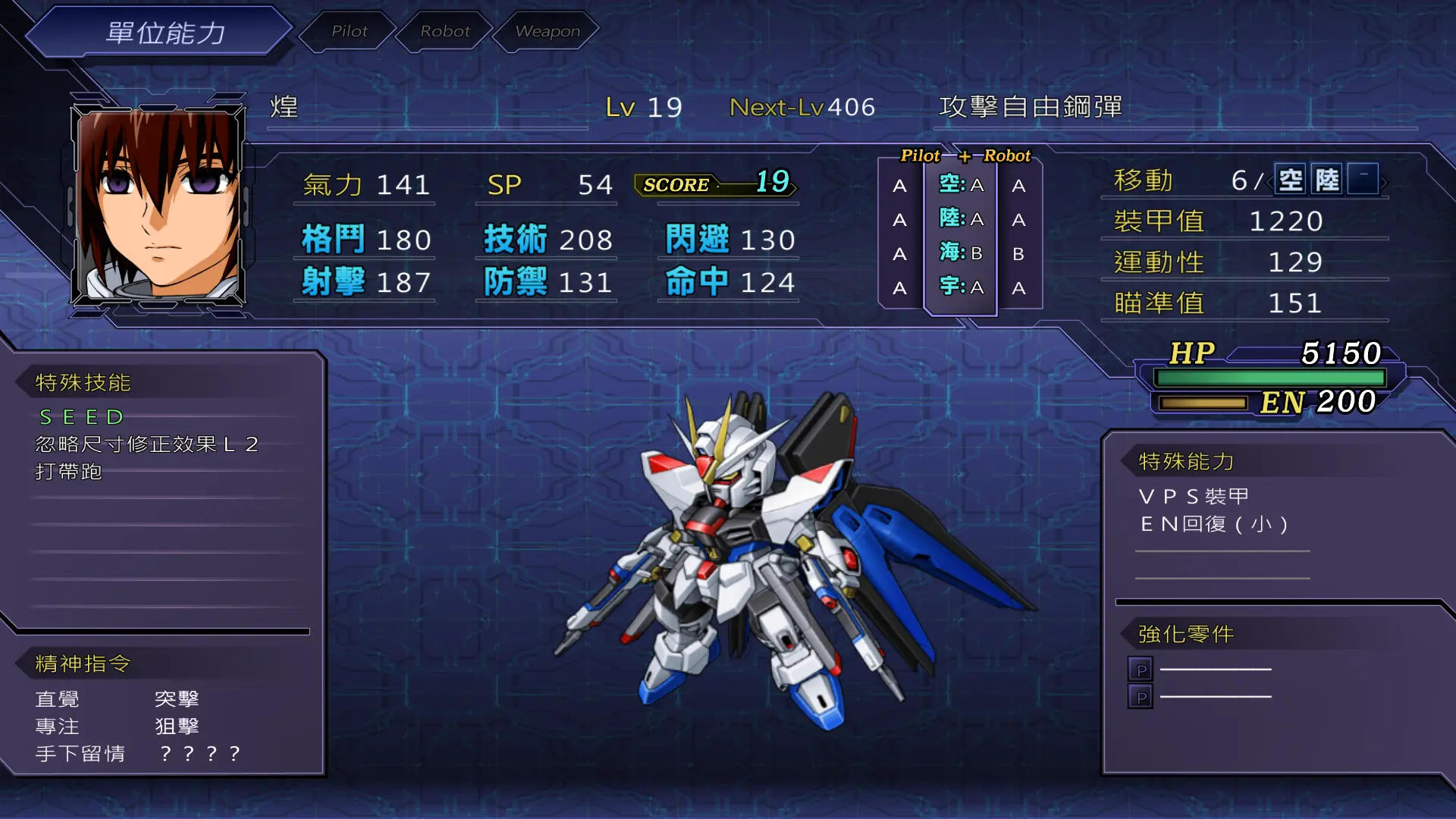The width and height of the screenshot is (1456, 819).
Task: Select the SEED special skill
Action: coord(81,417)
